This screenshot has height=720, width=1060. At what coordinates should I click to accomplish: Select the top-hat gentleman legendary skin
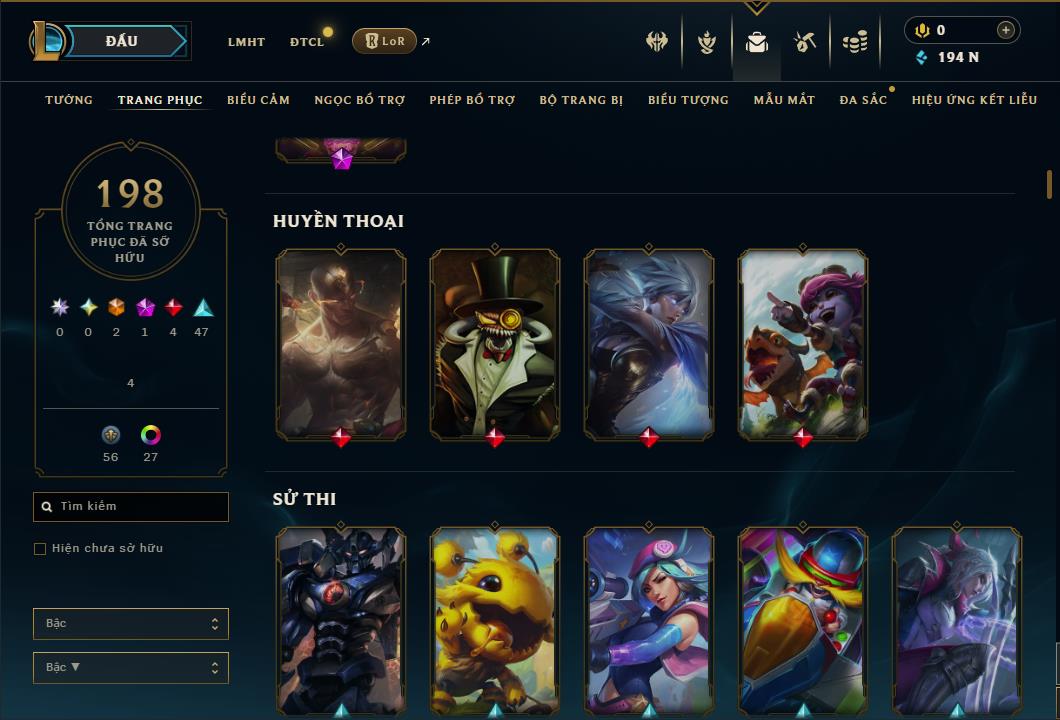coord(495,343)
